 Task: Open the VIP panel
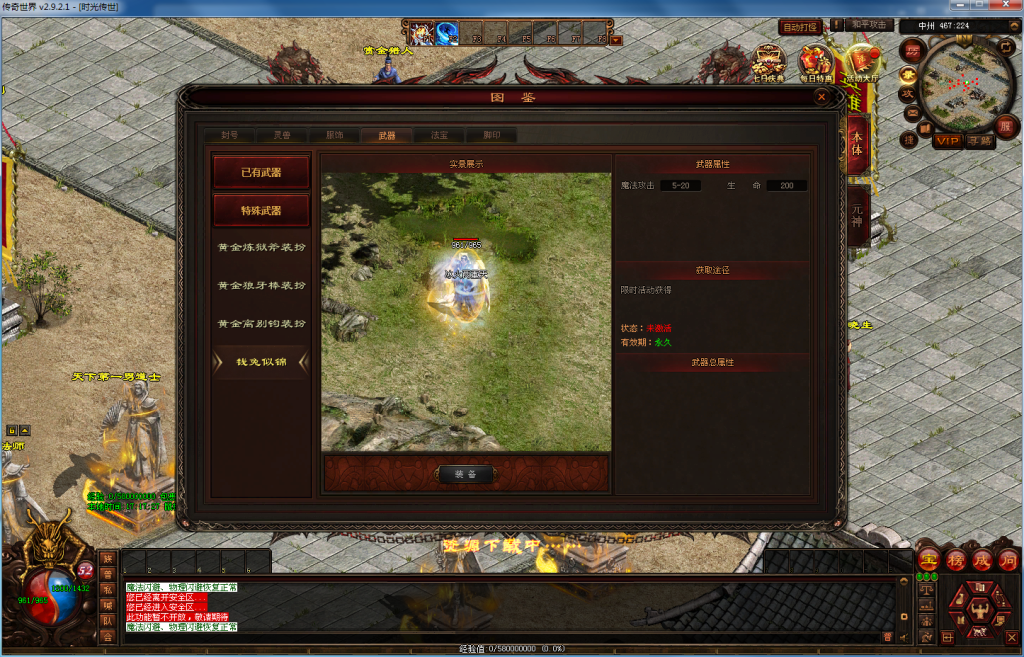click(947, 141)
